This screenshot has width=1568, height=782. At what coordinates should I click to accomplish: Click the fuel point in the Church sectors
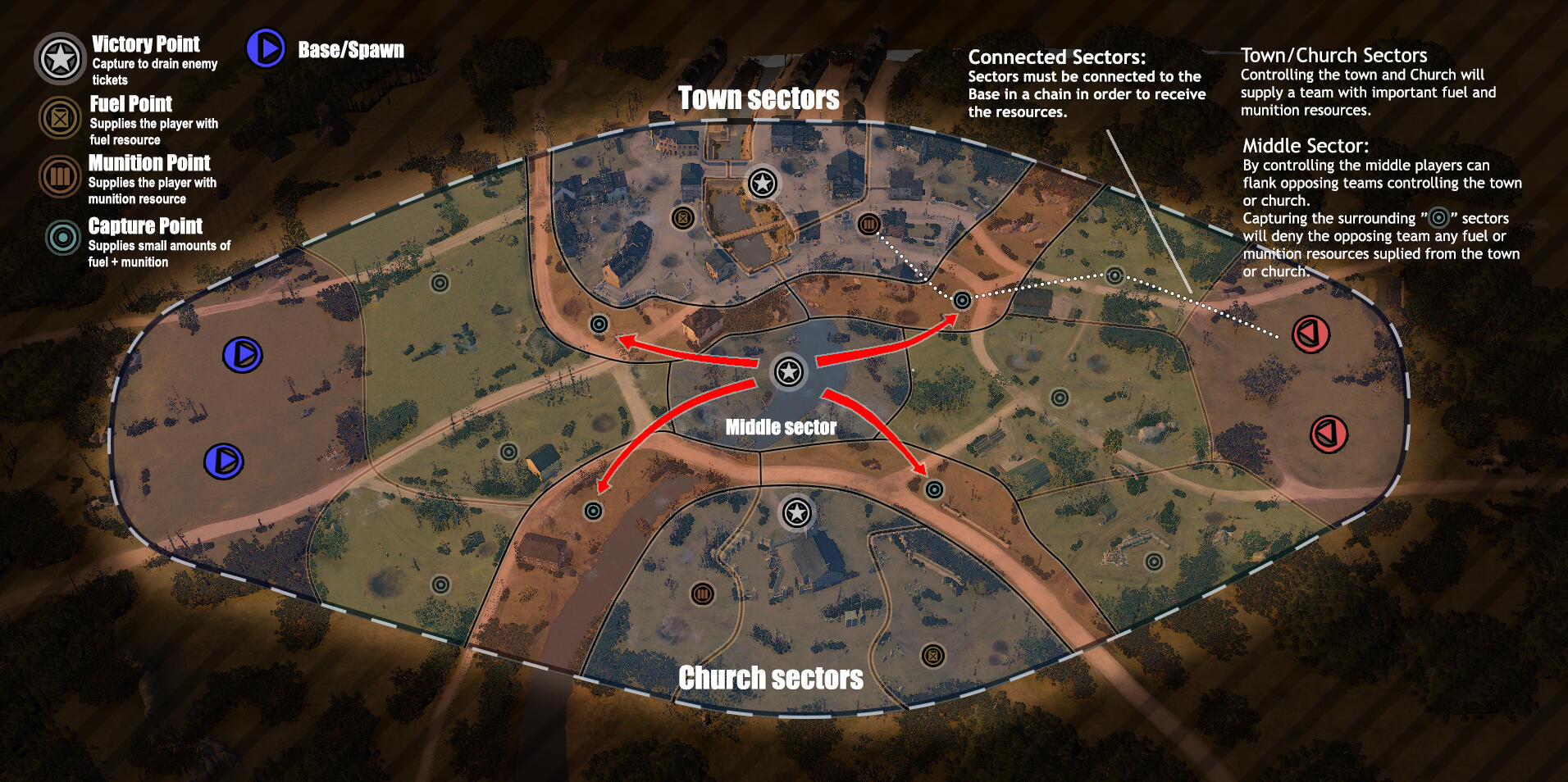(x=932, y=655)
